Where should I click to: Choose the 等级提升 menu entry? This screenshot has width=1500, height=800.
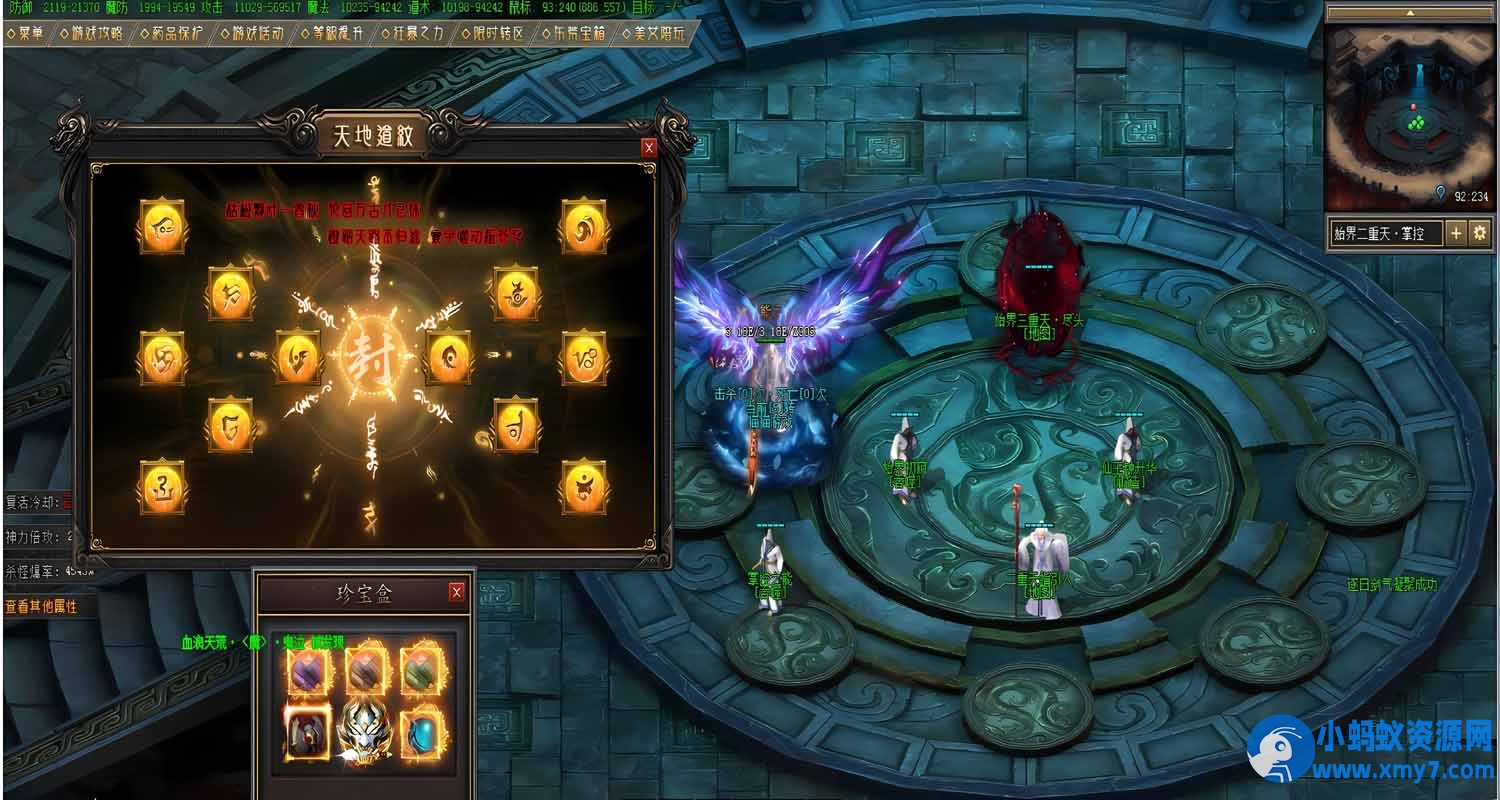pyautogui.click(x=331, y=33)
